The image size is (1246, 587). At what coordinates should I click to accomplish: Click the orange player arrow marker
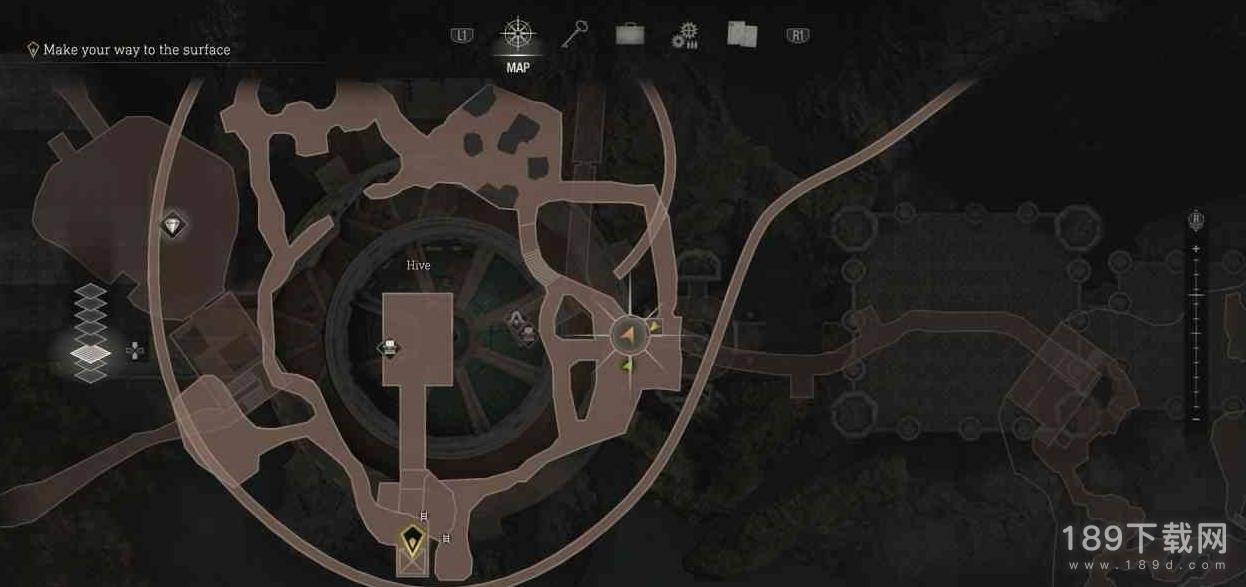click(x=629, y=335)
